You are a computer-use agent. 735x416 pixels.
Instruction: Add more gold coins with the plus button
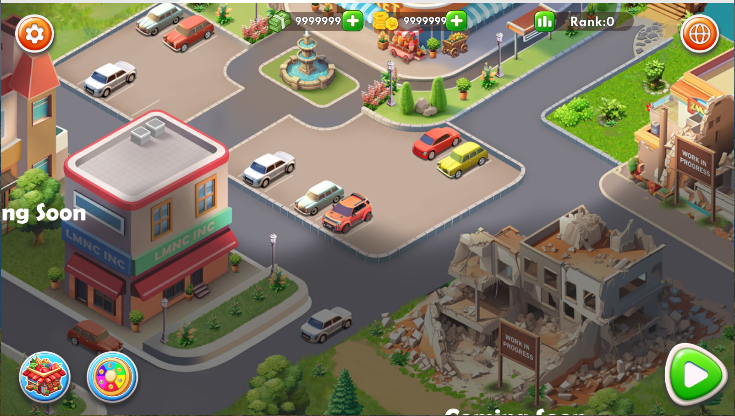(x=457, y=20)
